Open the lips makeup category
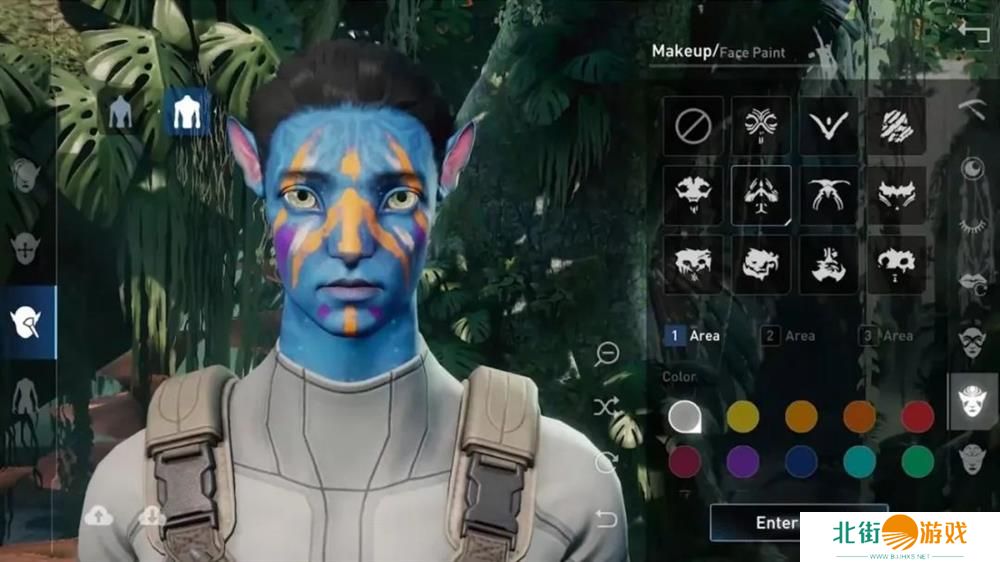Viewport: 1000px width, 562px height. [x=971, y=281]
